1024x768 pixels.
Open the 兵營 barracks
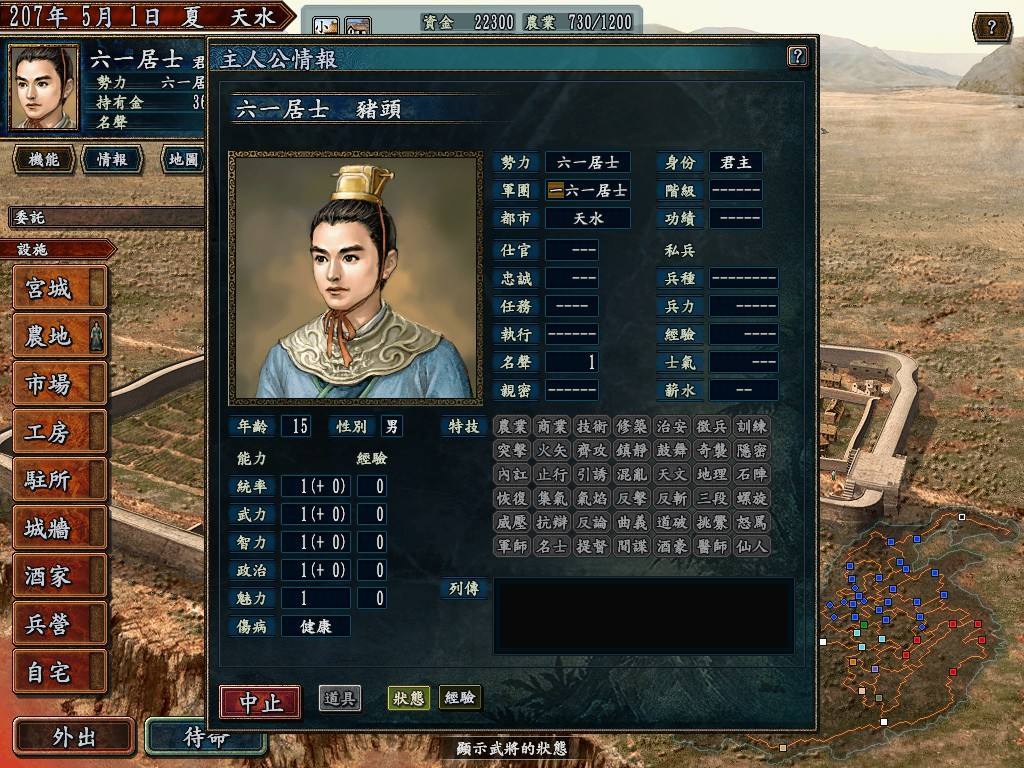59,624
